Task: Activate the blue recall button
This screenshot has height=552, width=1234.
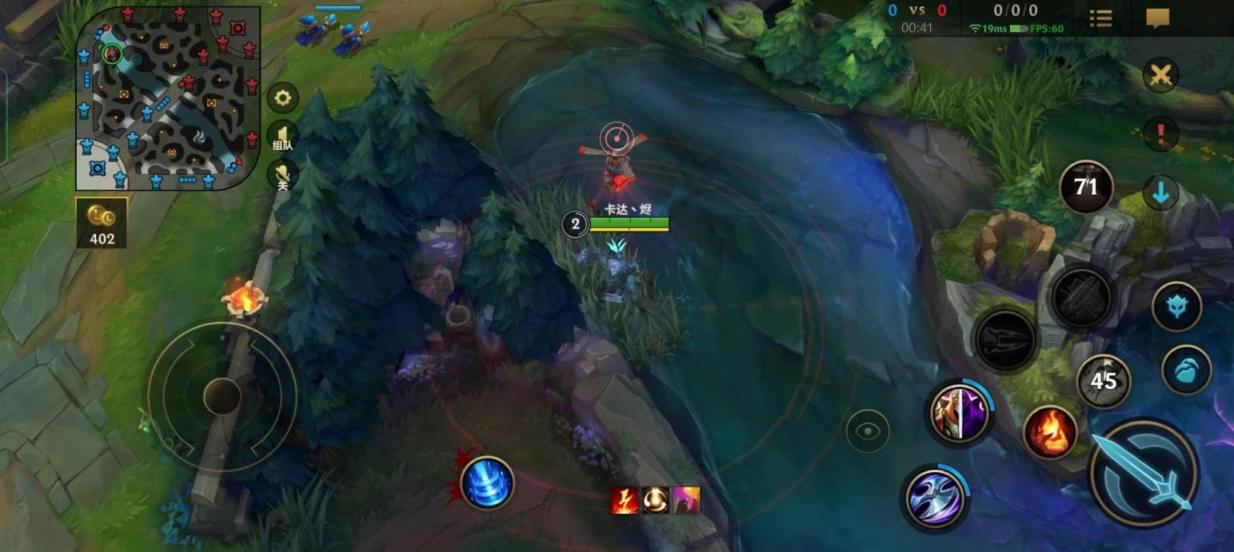Action: (x=487, y=482)
